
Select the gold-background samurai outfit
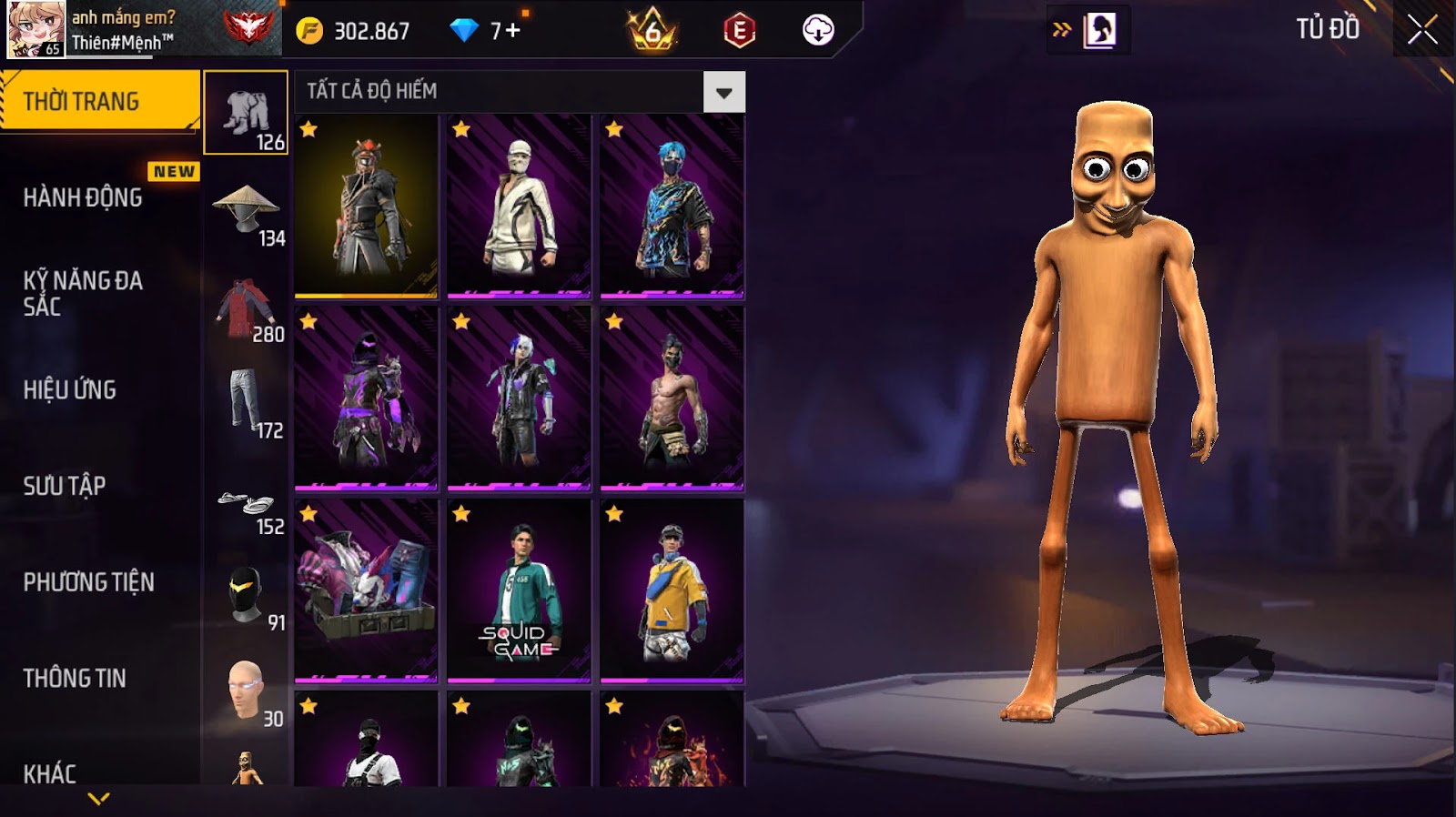coord(366,207)
